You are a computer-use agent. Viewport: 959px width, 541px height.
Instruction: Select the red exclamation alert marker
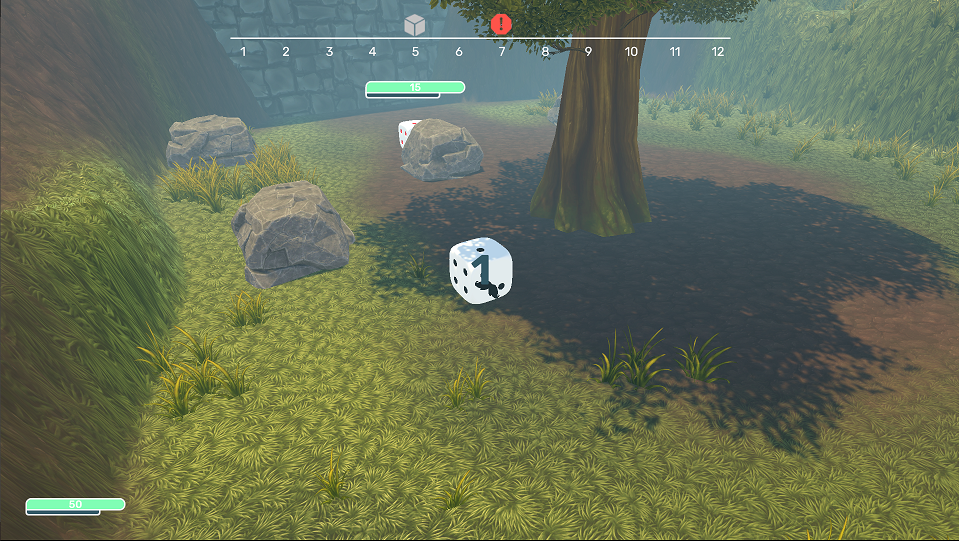click(x=502, y=24)
